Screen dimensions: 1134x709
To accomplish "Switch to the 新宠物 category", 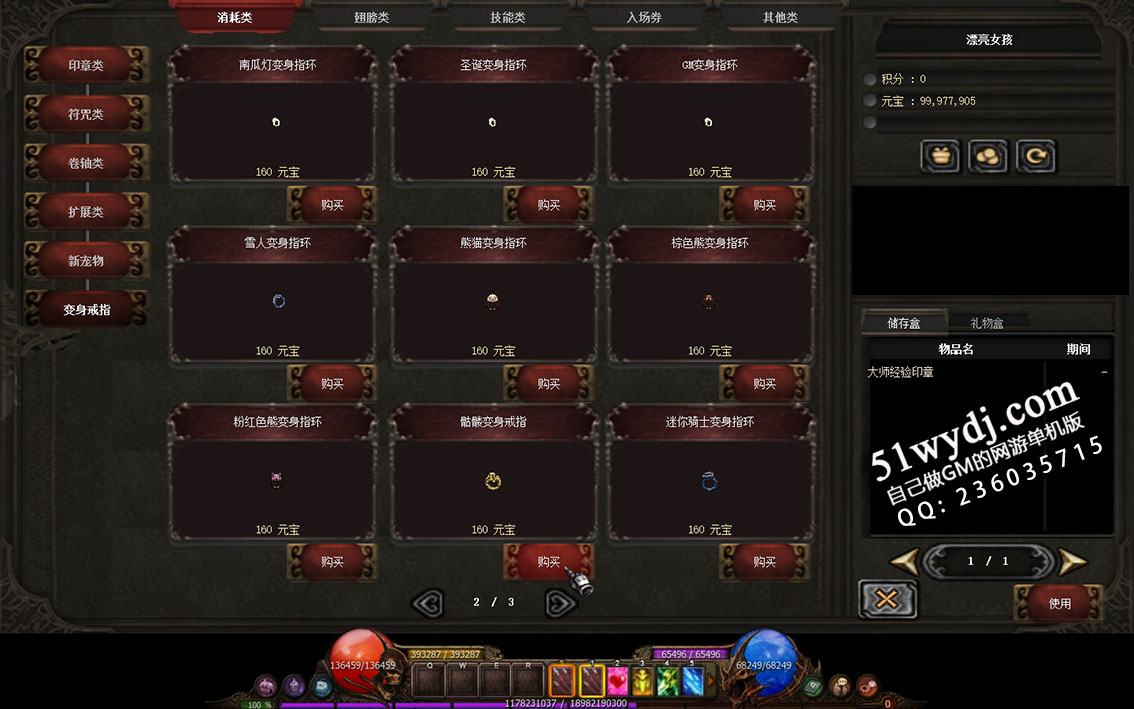I will pos(86,261).
